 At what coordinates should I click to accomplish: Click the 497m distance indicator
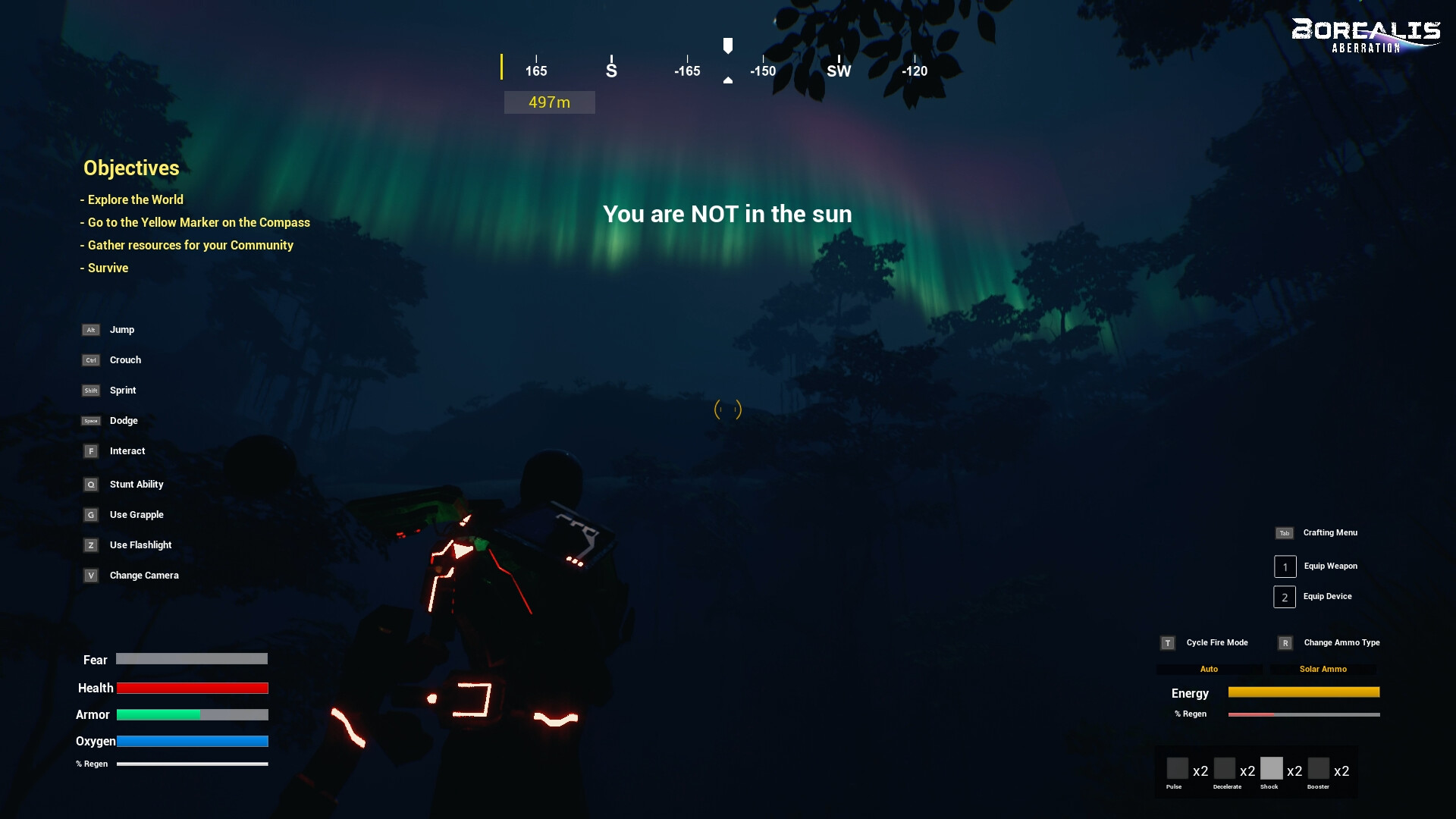549,102
